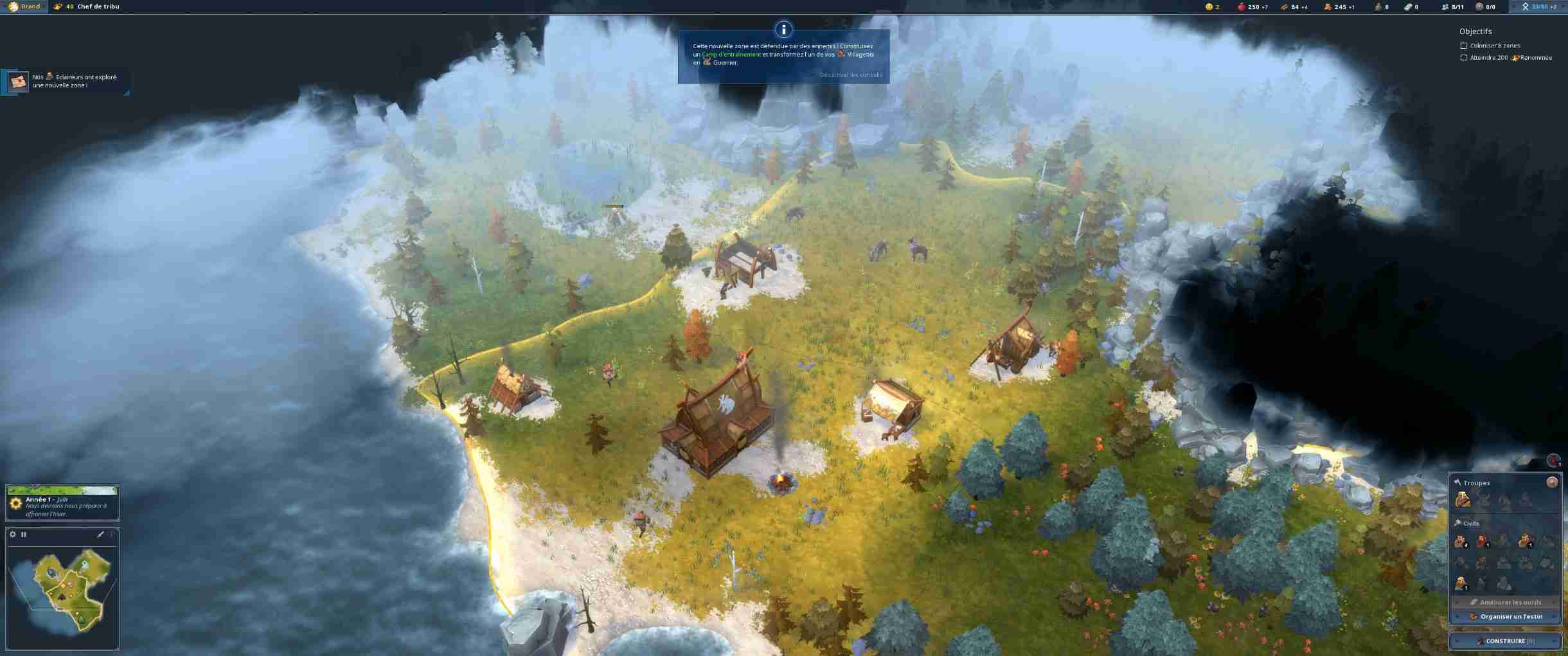Click the Camp d'entraînement link in the tip
The width and height of the screenshot is (1568, 656).
click(x=731, y=55)
